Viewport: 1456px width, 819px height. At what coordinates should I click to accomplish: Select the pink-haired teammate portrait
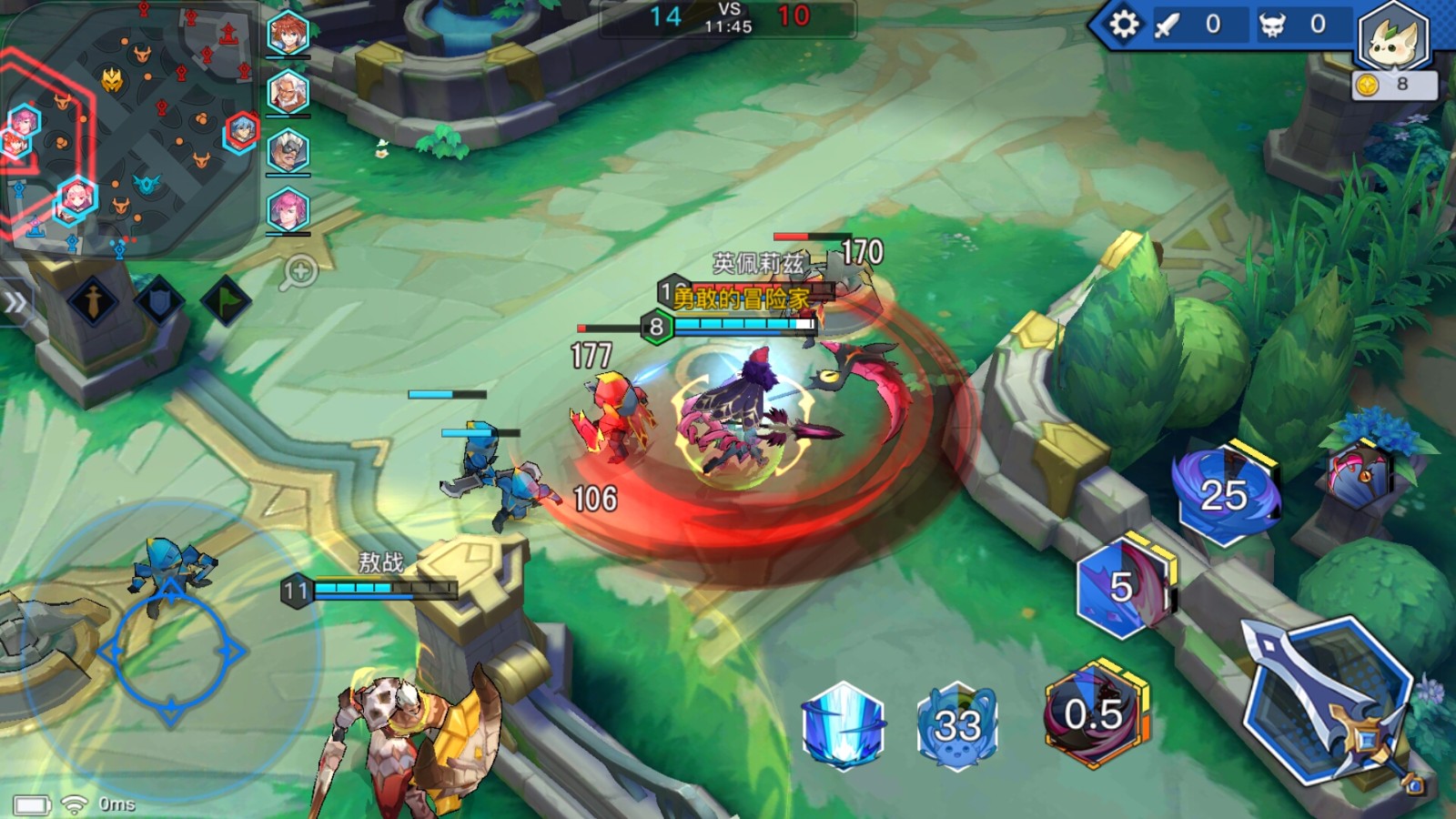(x=288, y=209)
